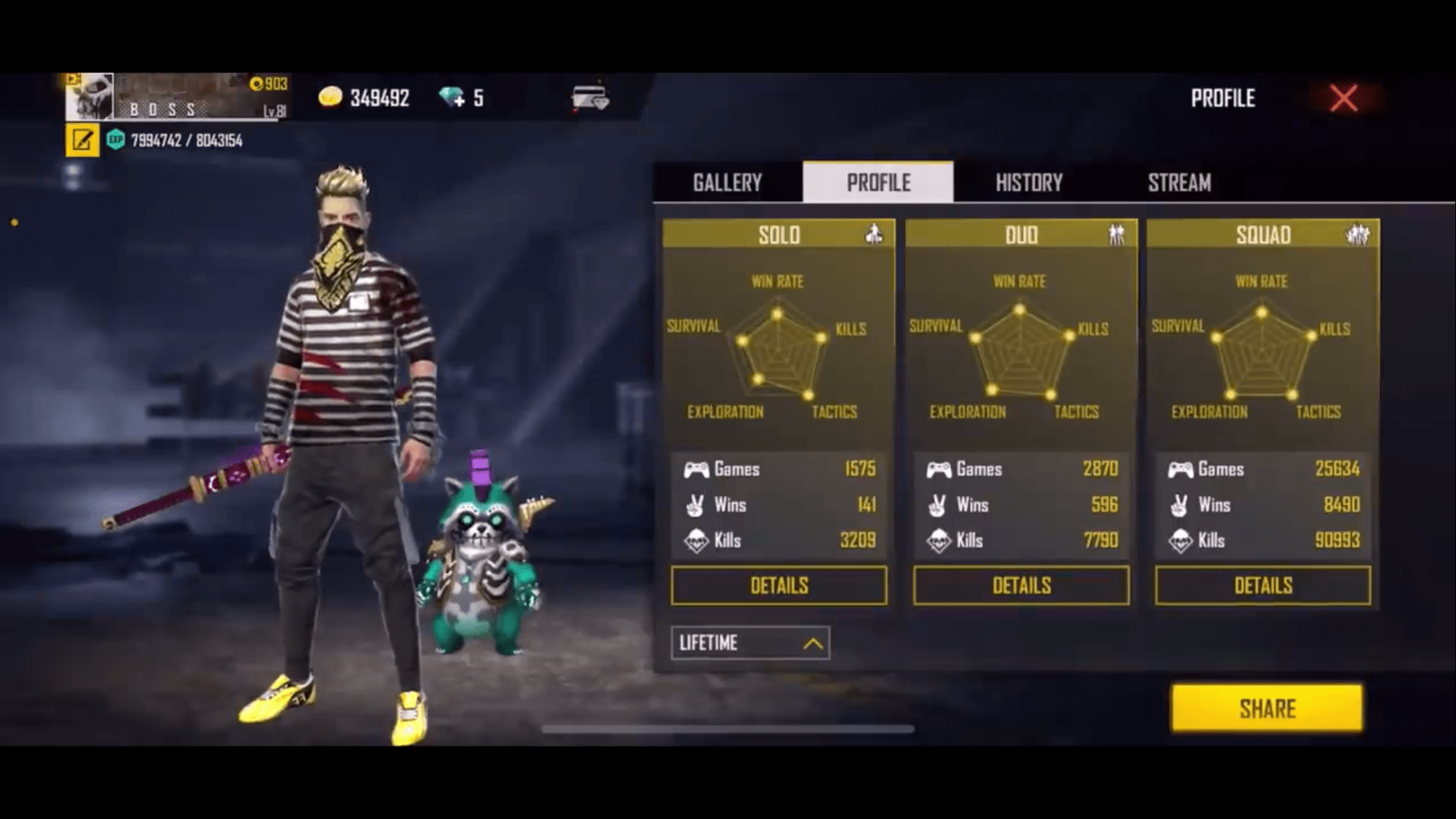Click the gamepad Games icon in Duo stats

pyautogui.click(x=941, y=470)
